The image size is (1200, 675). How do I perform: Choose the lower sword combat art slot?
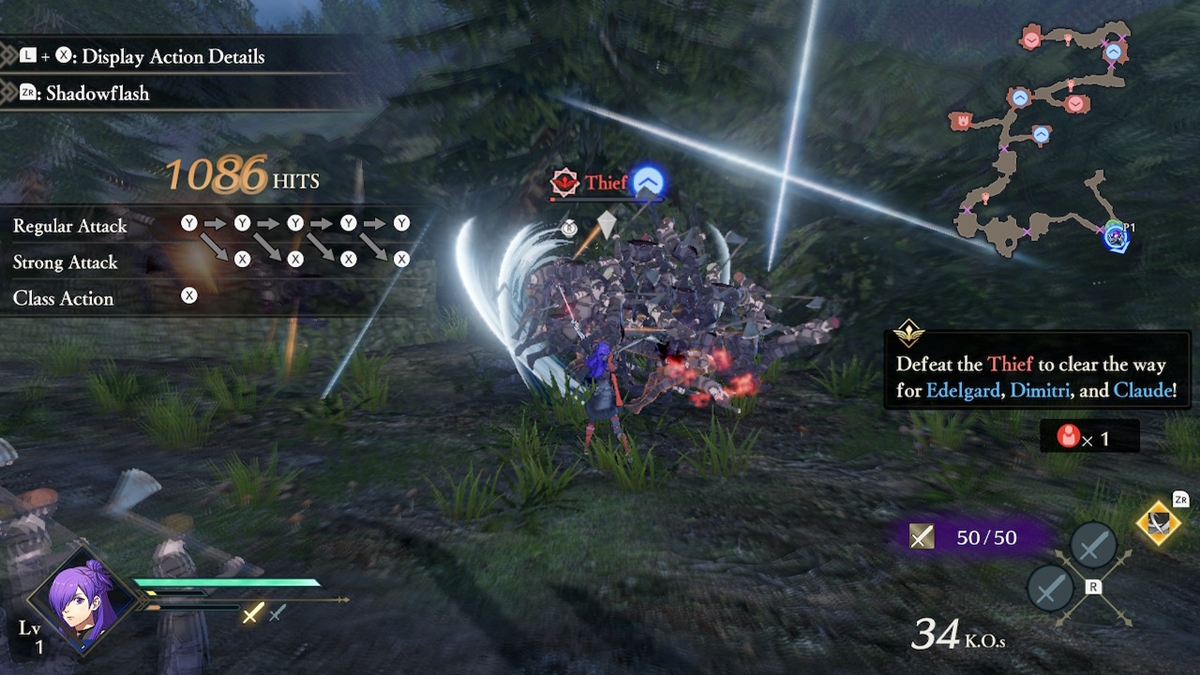click(1050, 587)
